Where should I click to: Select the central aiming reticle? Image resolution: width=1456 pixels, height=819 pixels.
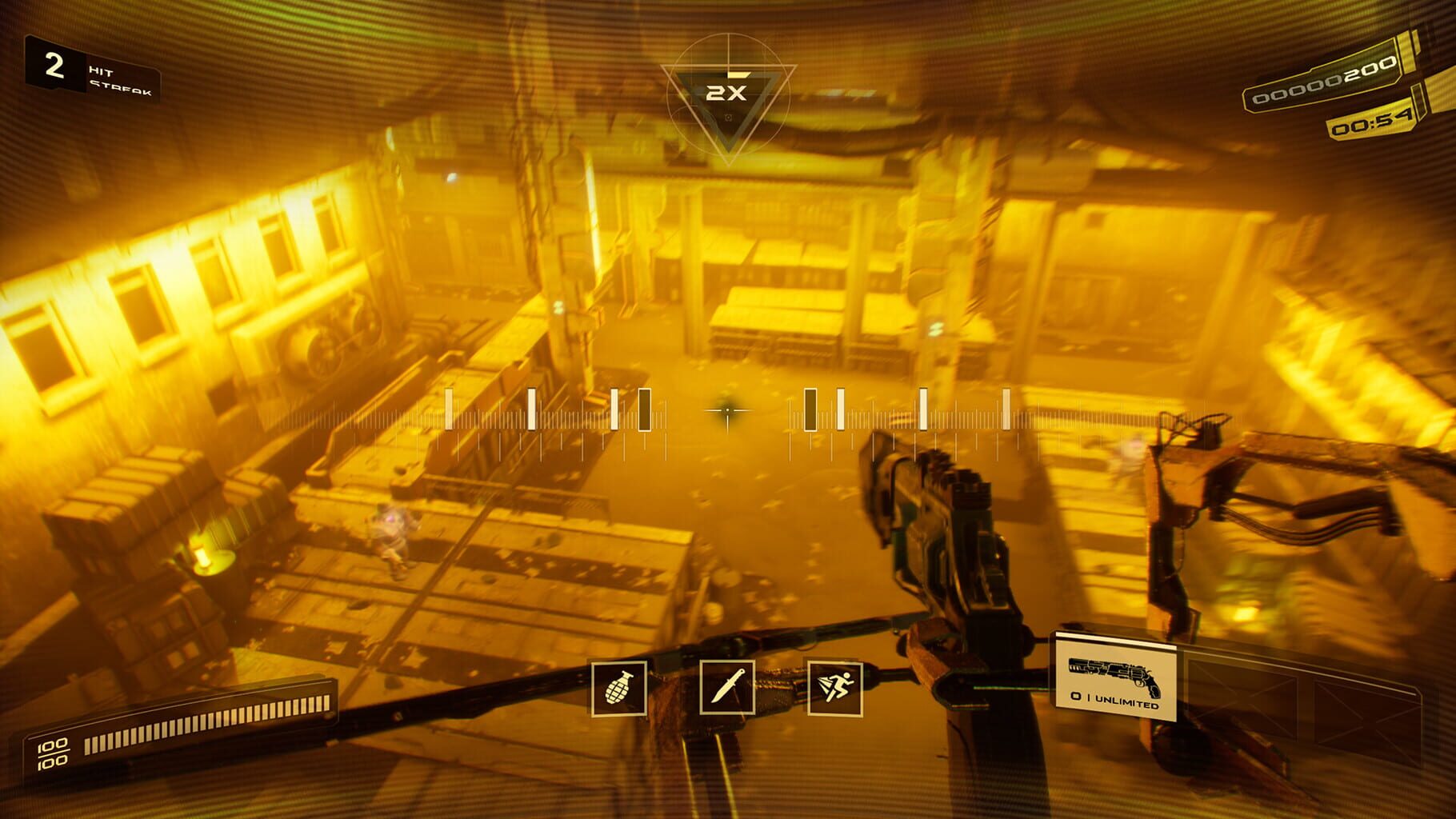[726, 411]
